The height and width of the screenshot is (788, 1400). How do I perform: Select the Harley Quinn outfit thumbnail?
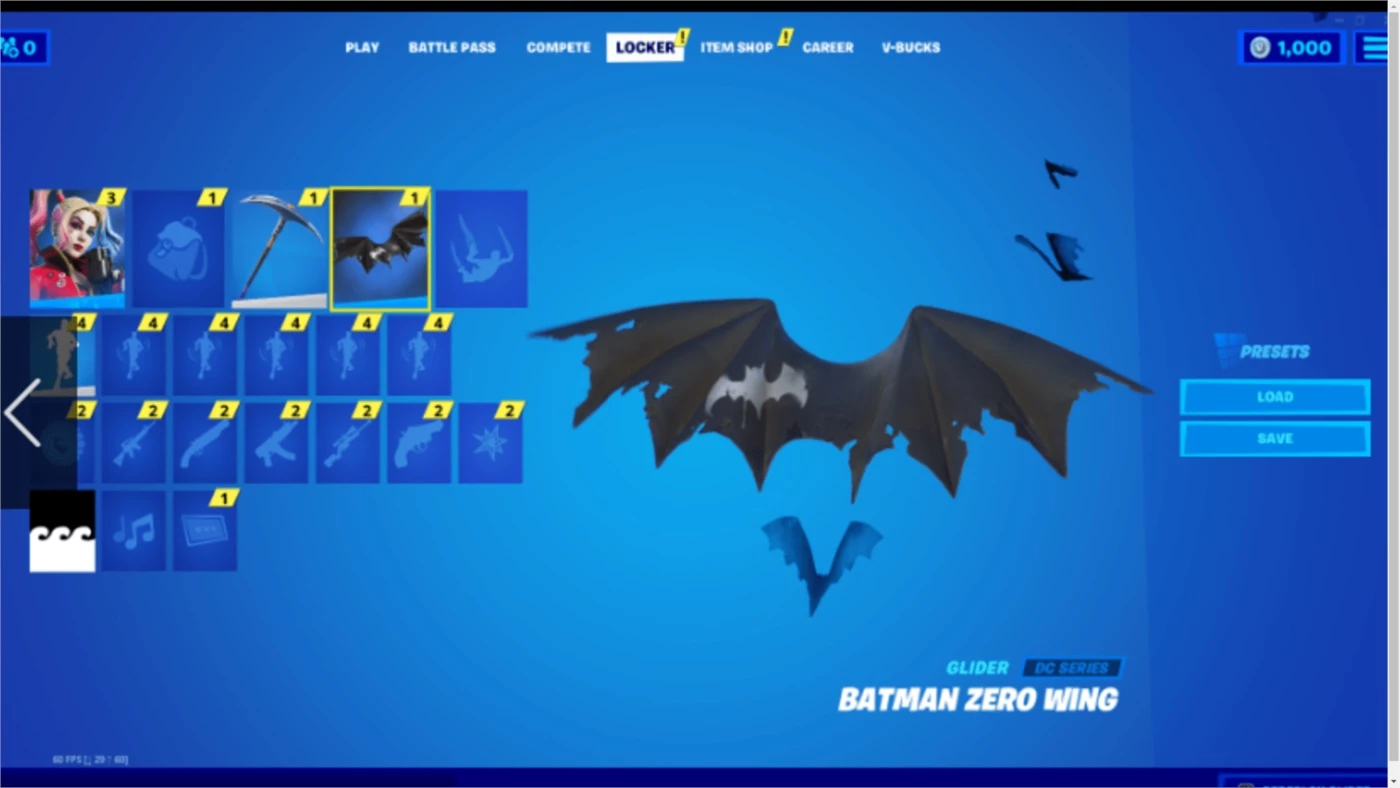[x=78, y=248]
